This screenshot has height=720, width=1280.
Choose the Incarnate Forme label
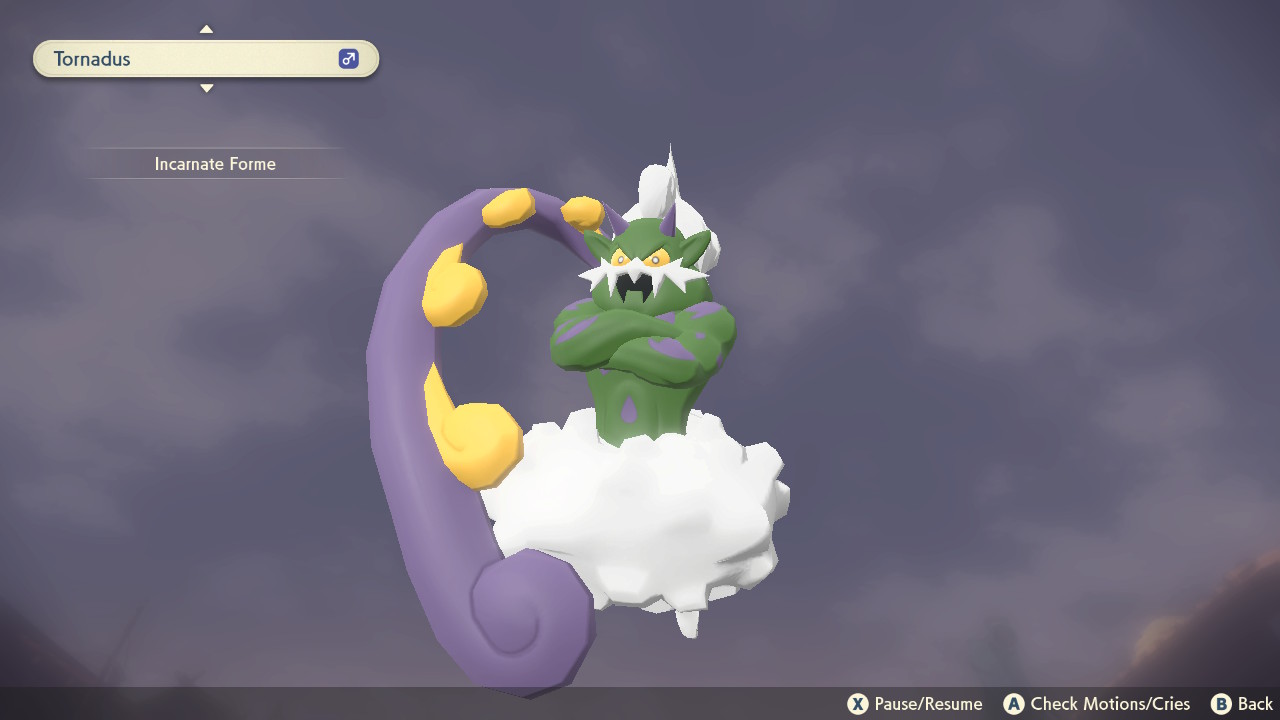click(x=215, y=164)
